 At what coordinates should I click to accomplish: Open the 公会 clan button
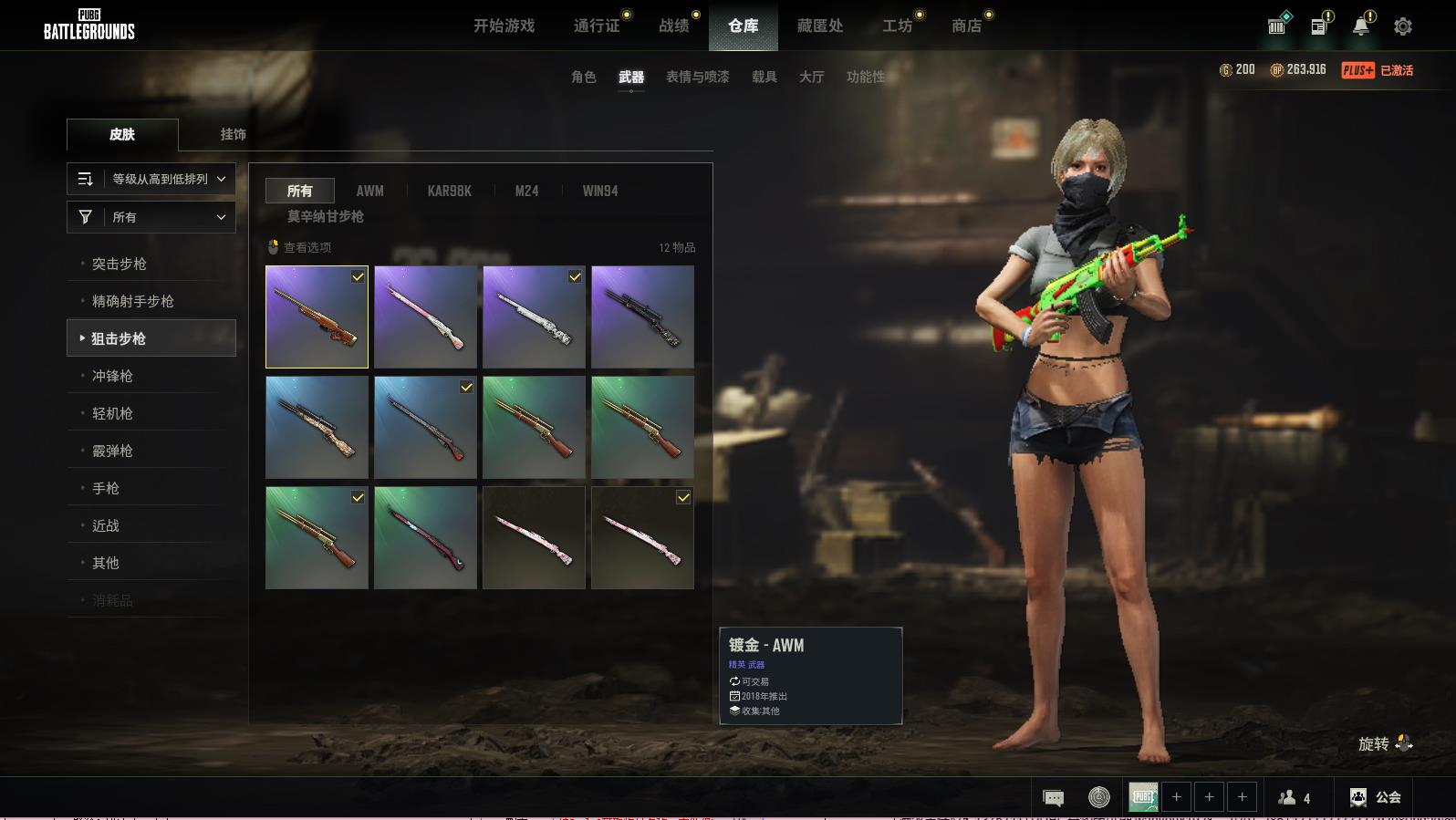1376,797
